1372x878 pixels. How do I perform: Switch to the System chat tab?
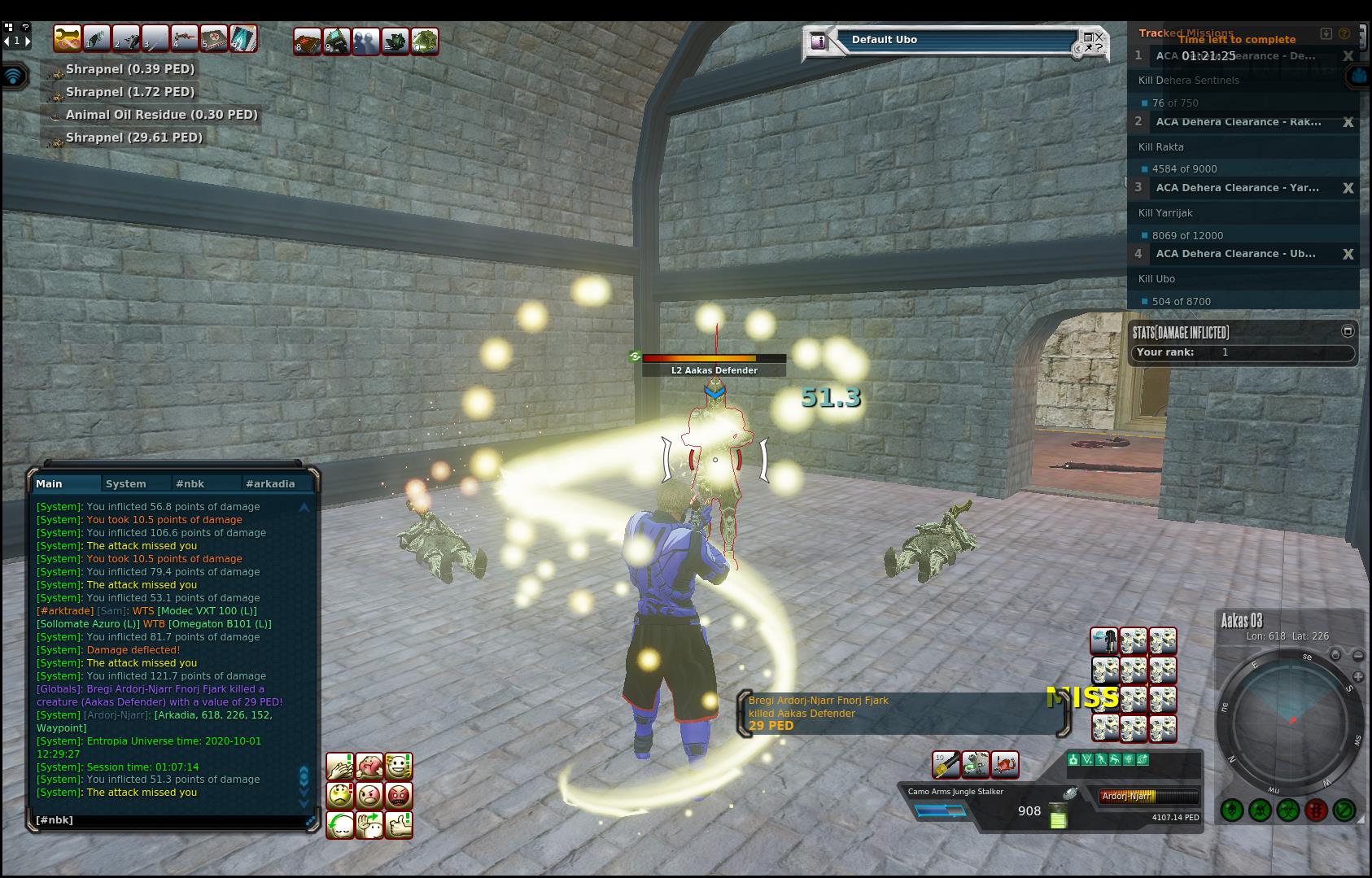(x=126, y=483)
